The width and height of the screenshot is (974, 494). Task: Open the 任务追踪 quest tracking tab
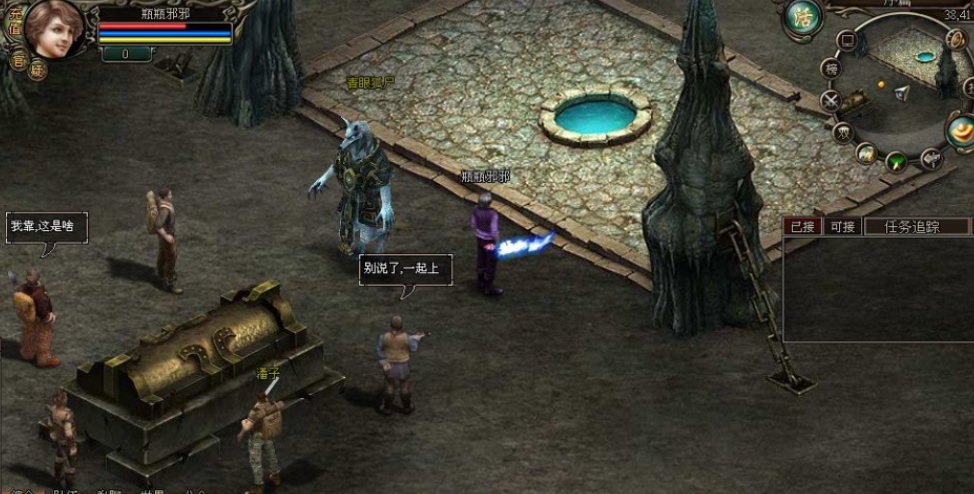pos(912,227)
